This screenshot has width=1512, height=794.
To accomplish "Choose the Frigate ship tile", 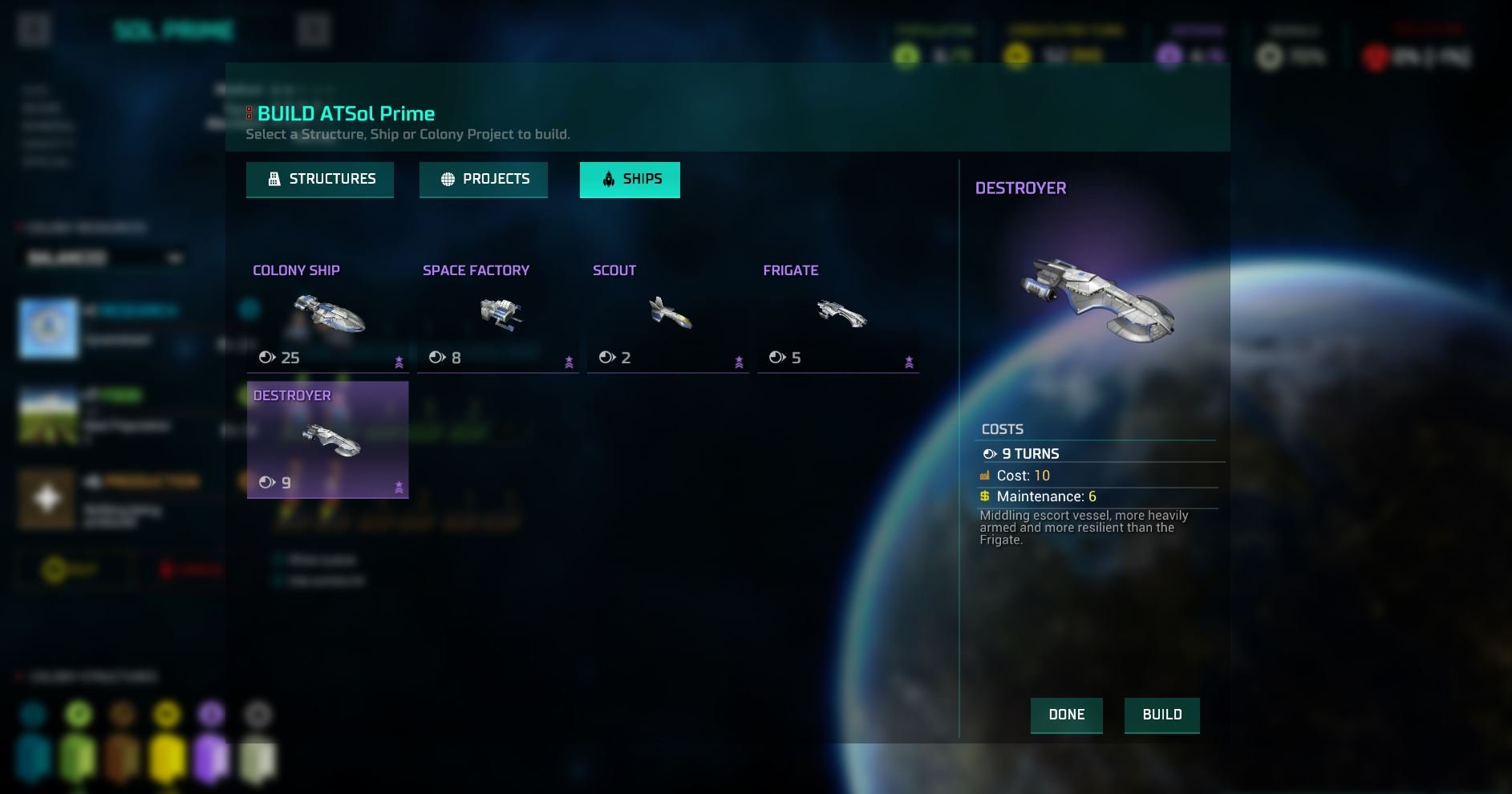I will 837,315.
